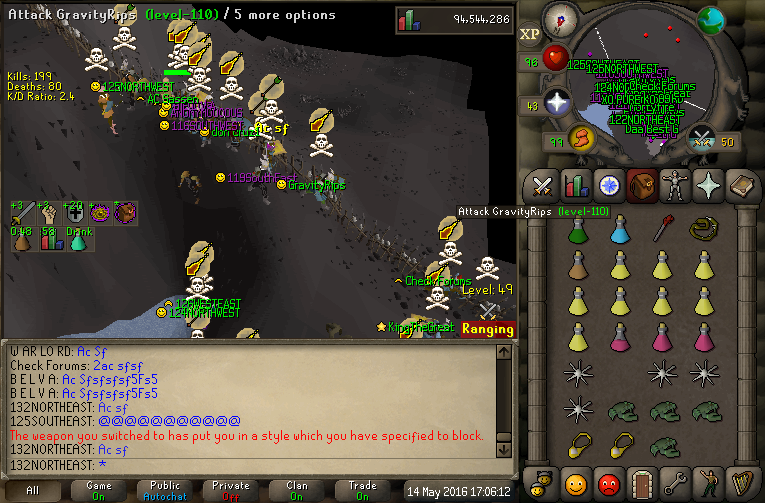Activate quick prayers via the prayer orb

coord(555,101)
